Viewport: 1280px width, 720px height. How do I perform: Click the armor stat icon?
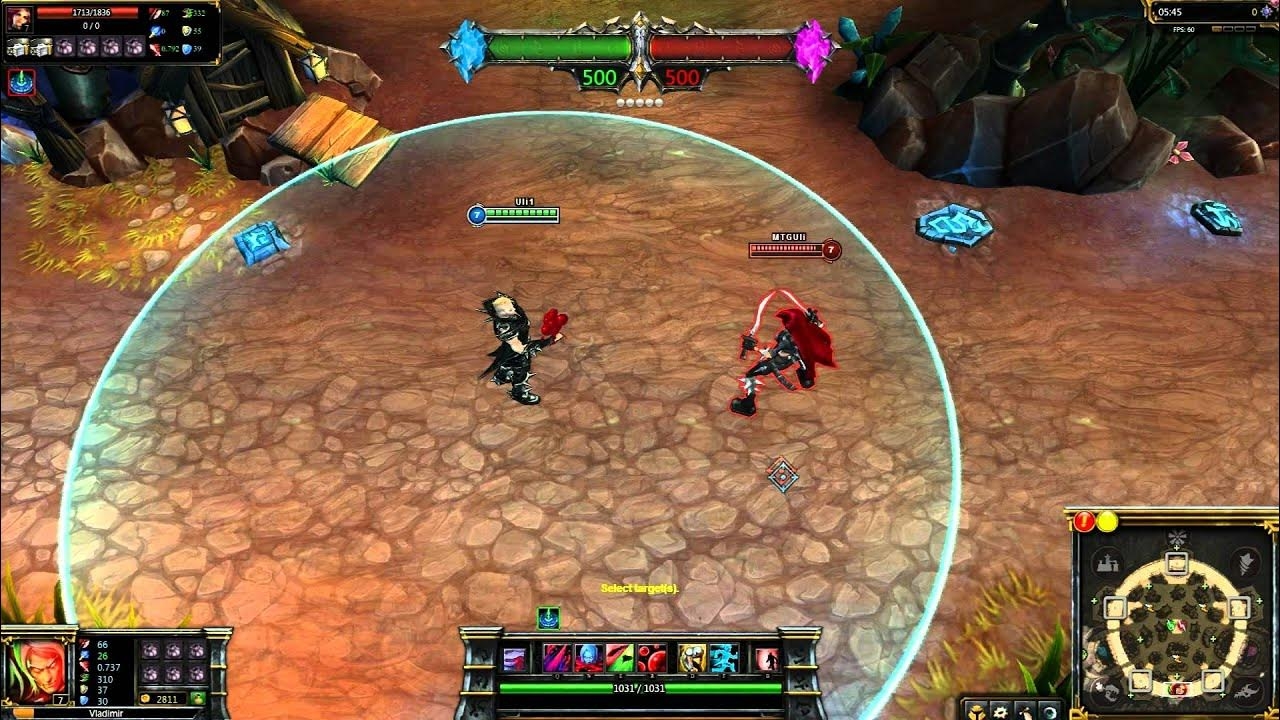[x=83, y=689]
